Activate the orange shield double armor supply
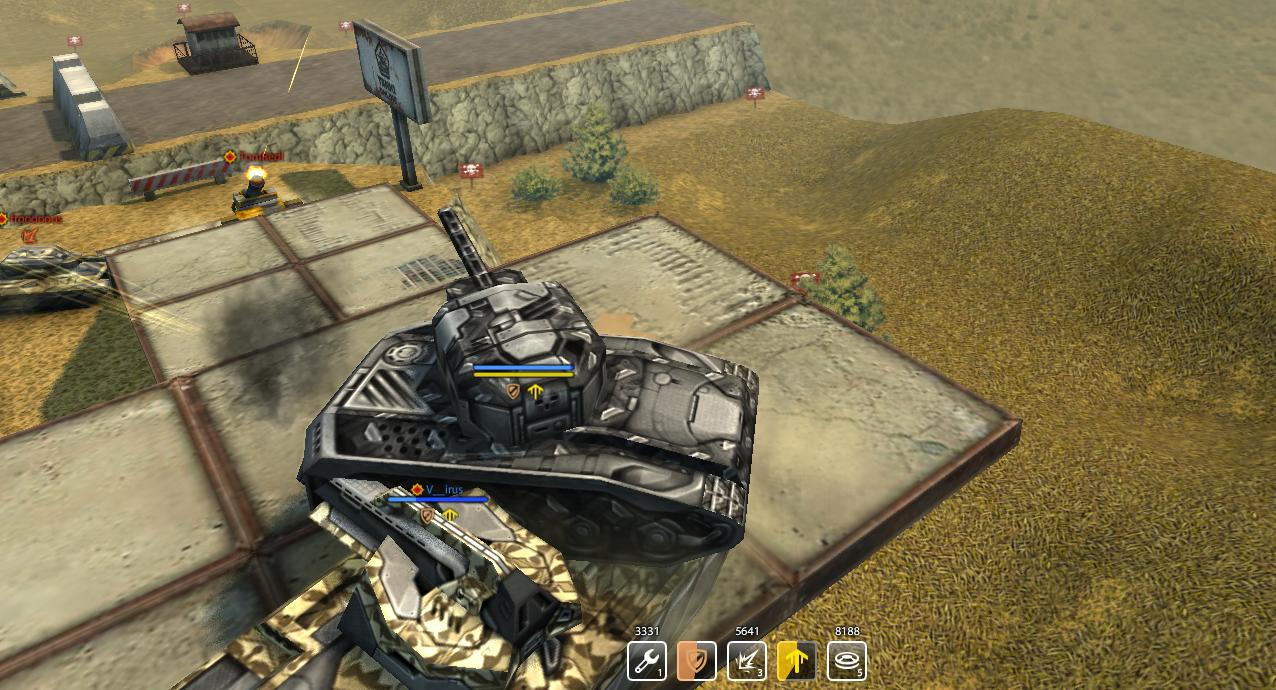Screen dimensions: 1276x690 [696, 661]
